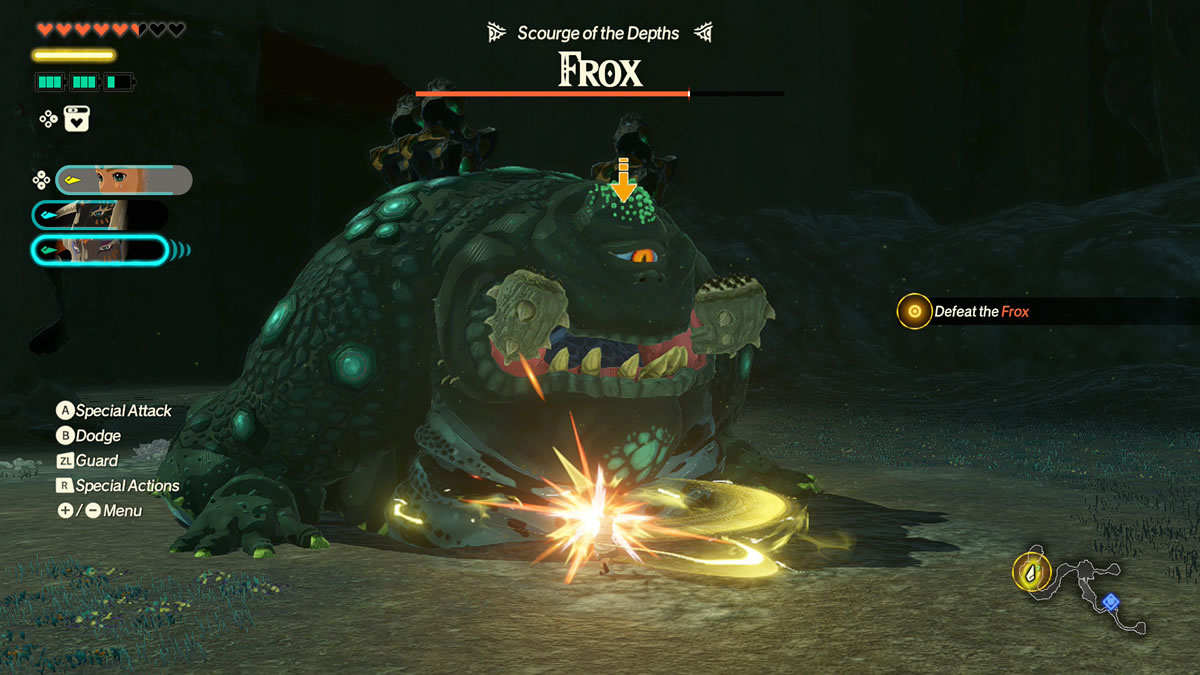Viewport: 1200px width, 675px height.
Task: Select Zelda's character portrait
Action: [123, 180]
